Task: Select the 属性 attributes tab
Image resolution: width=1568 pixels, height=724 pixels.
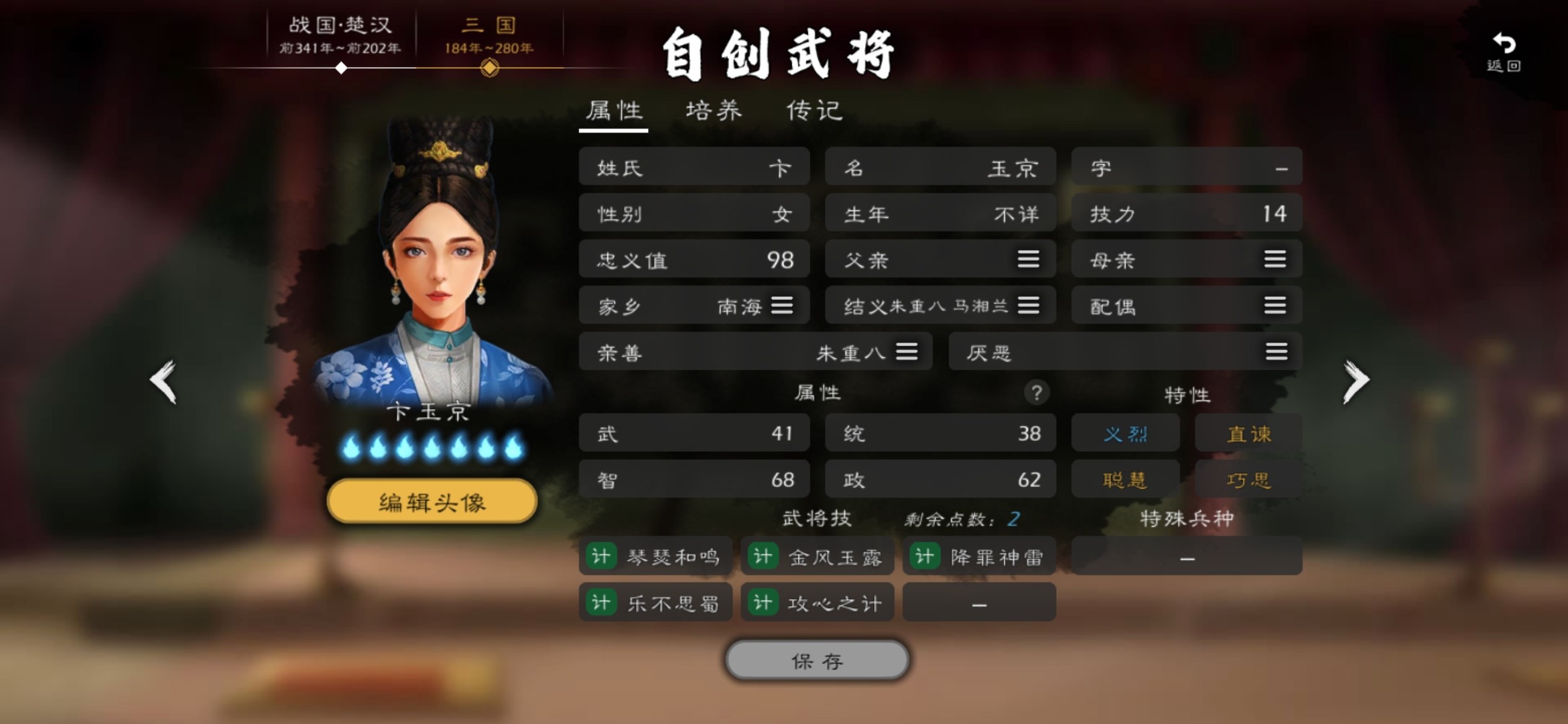Action: coord(614,111)
